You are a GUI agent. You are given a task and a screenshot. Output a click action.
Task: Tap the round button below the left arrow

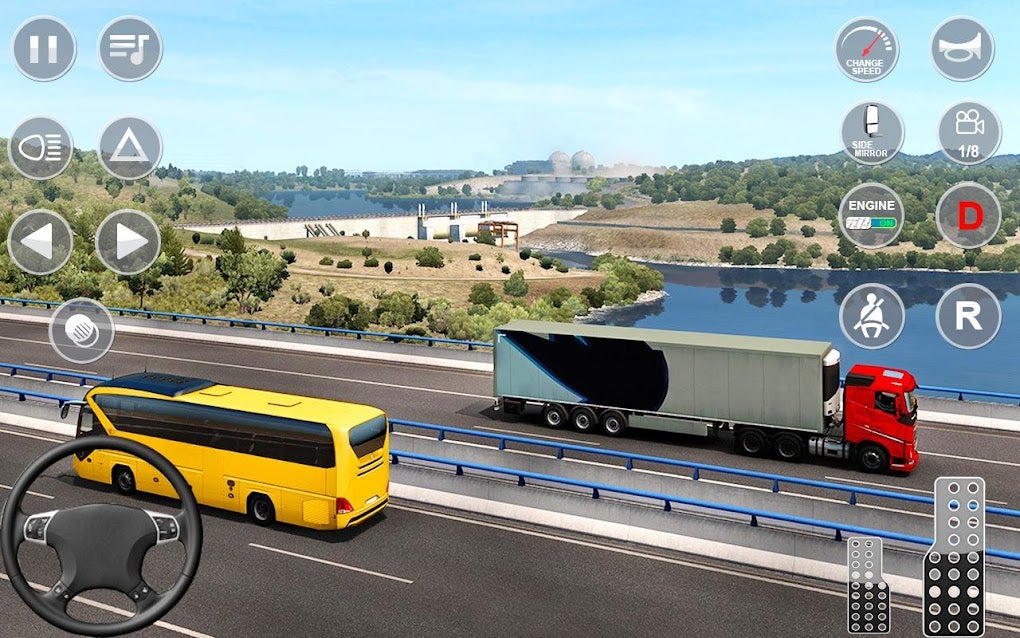81,330
